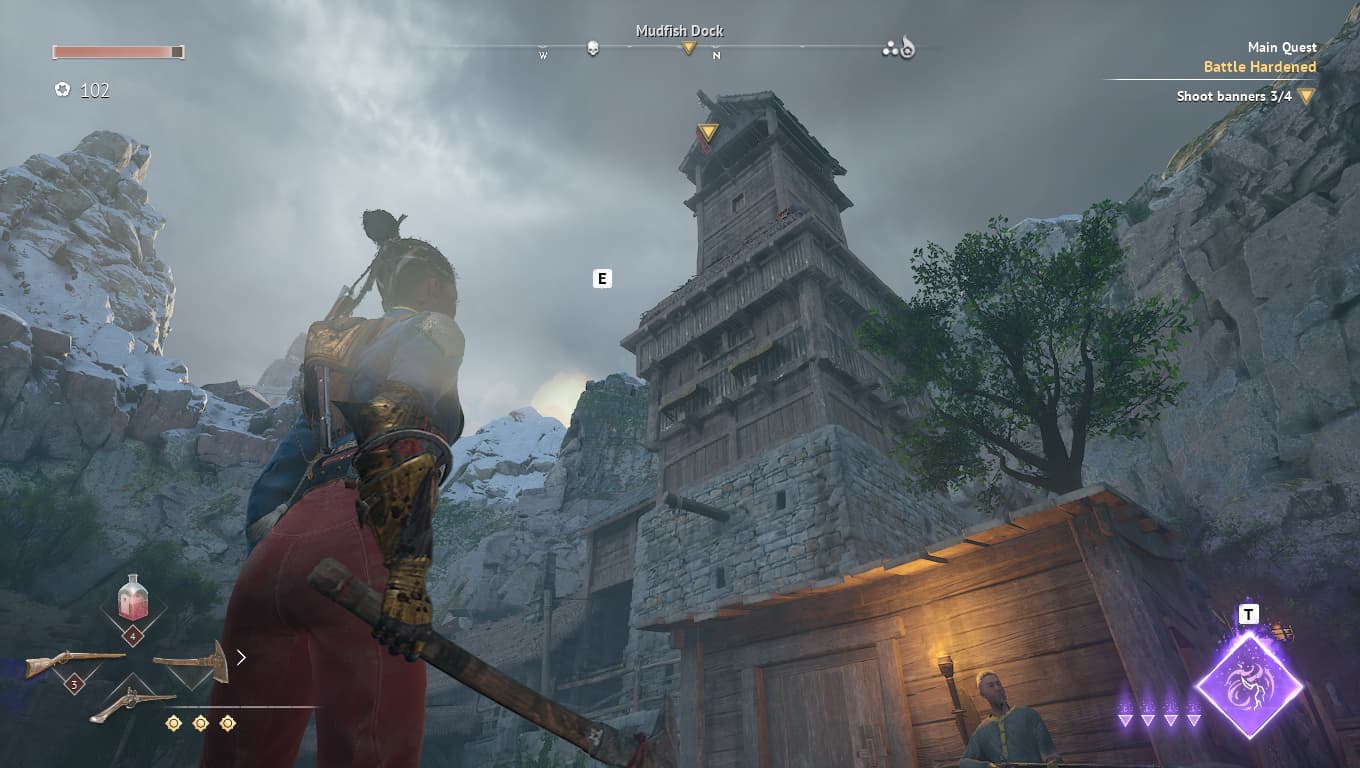
Task: Click the gold quest marker on the compass
Action: coord(688,47)
